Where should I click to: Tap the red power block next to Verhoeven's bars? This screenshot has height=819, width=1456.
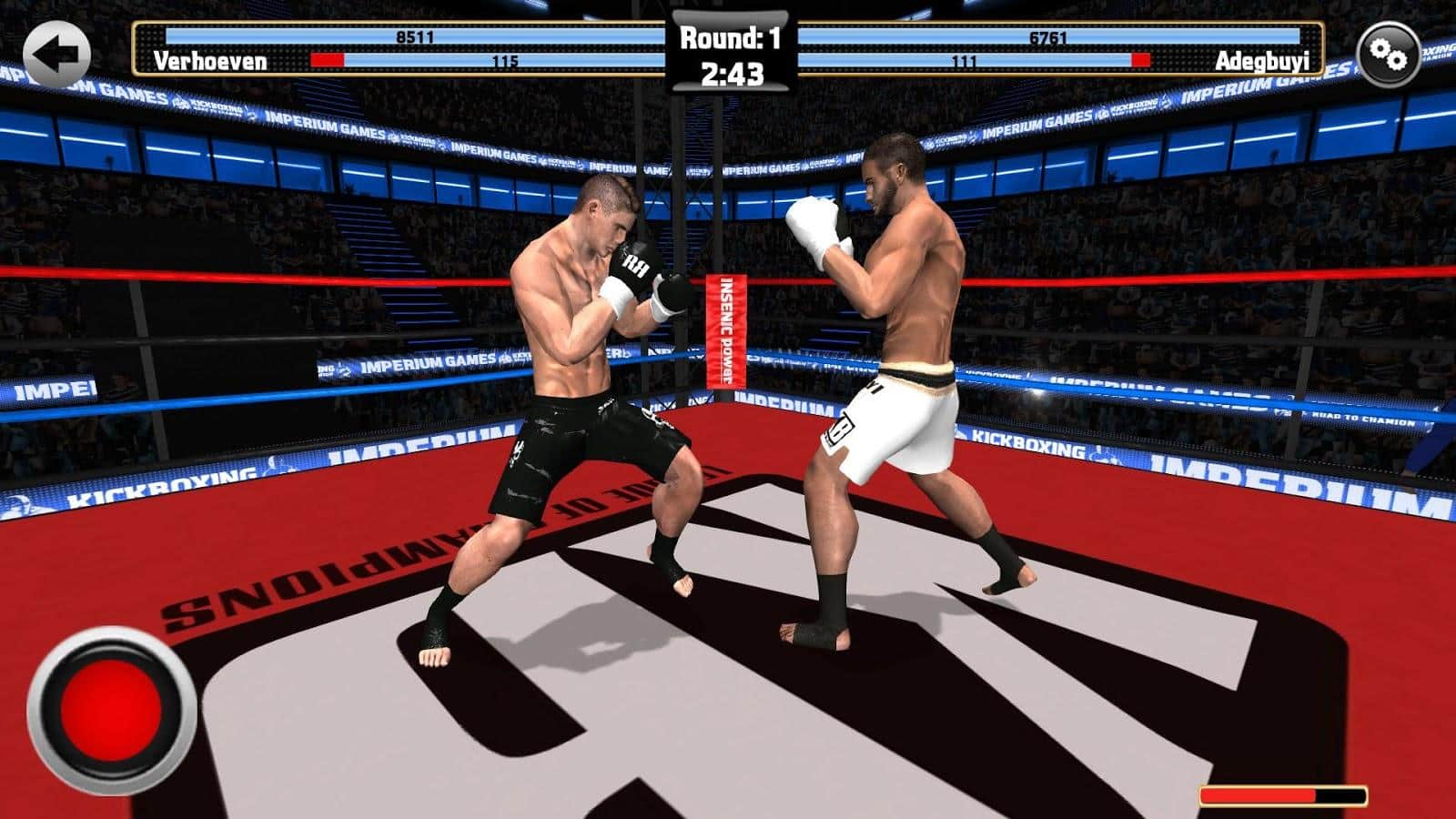(x=328, y=59)
